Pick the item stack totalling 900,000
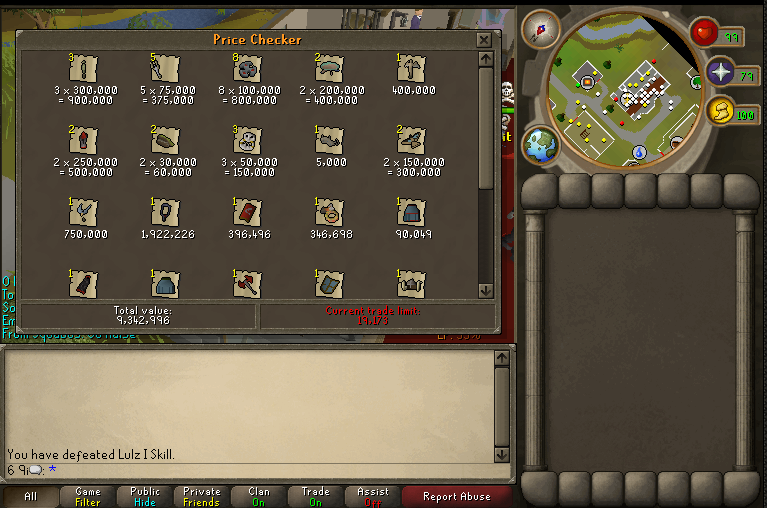 (x=85, y=69)
